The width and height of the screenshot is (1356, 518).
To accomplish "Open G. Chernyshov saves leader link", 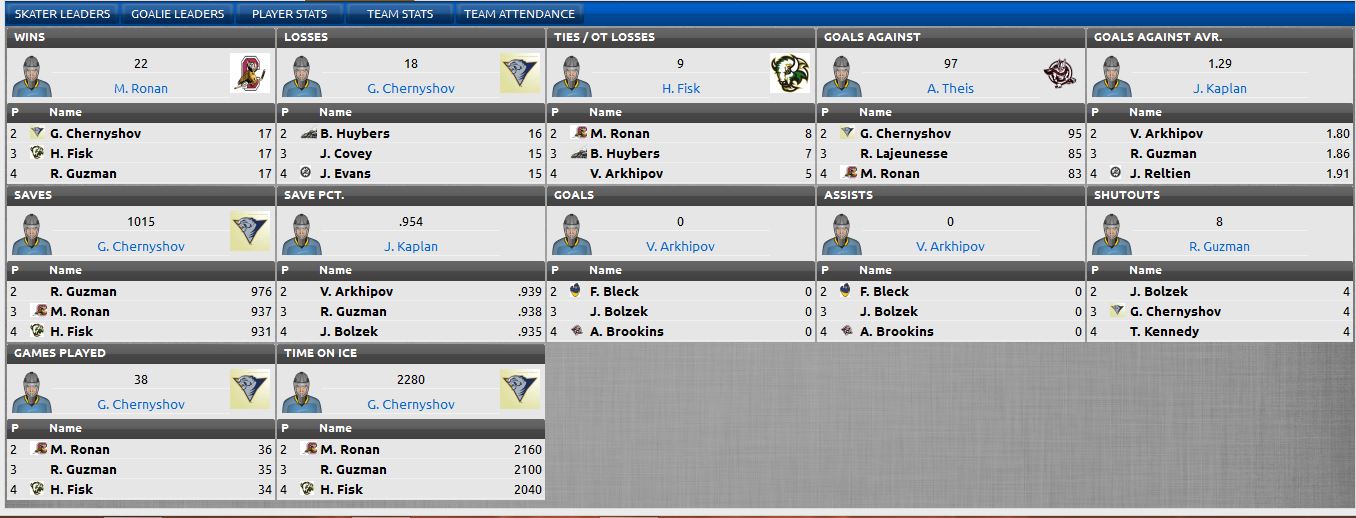I will pos(141,246).
